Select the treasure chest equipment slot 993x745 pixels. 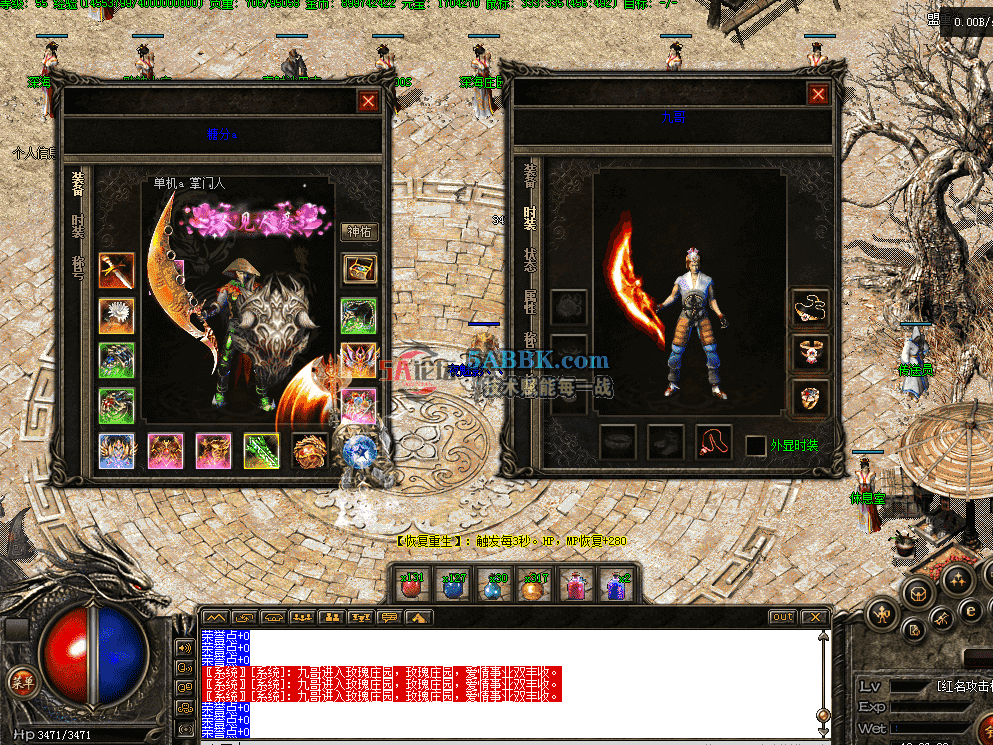pyautogui.click(x=359, y=269)
